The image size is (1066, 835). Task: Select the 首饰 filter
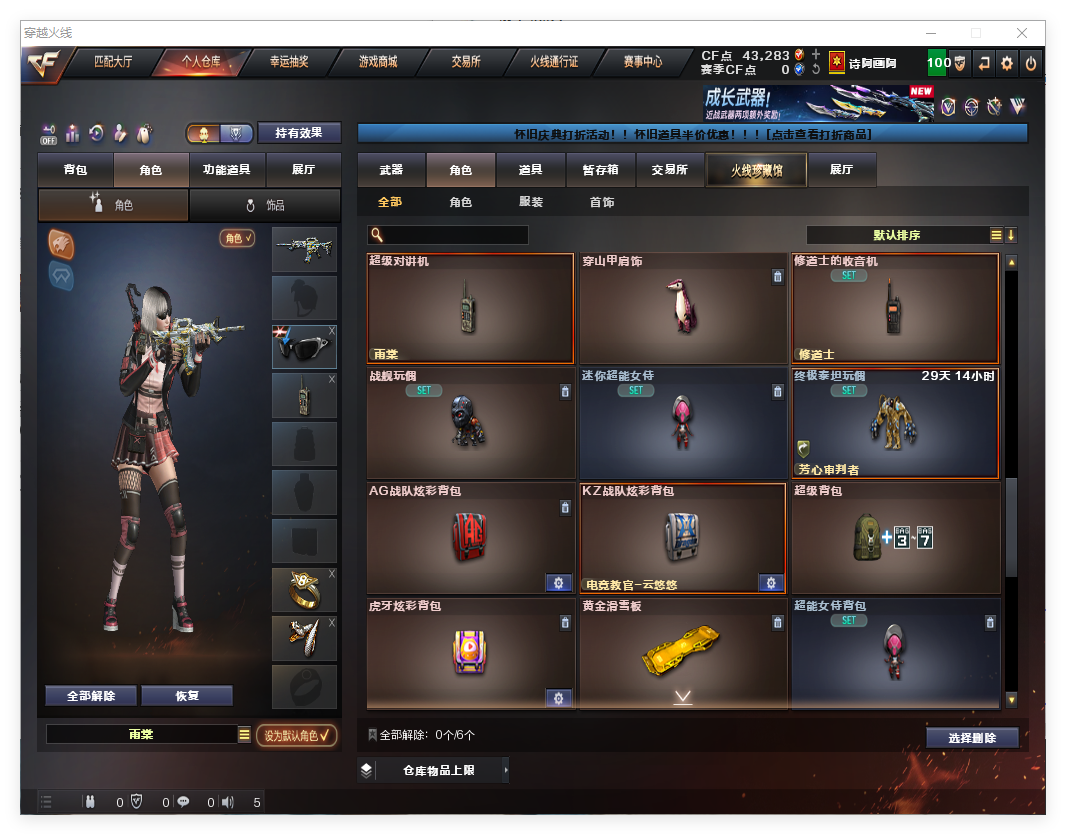pyautogui.click(x=602, y=202)
